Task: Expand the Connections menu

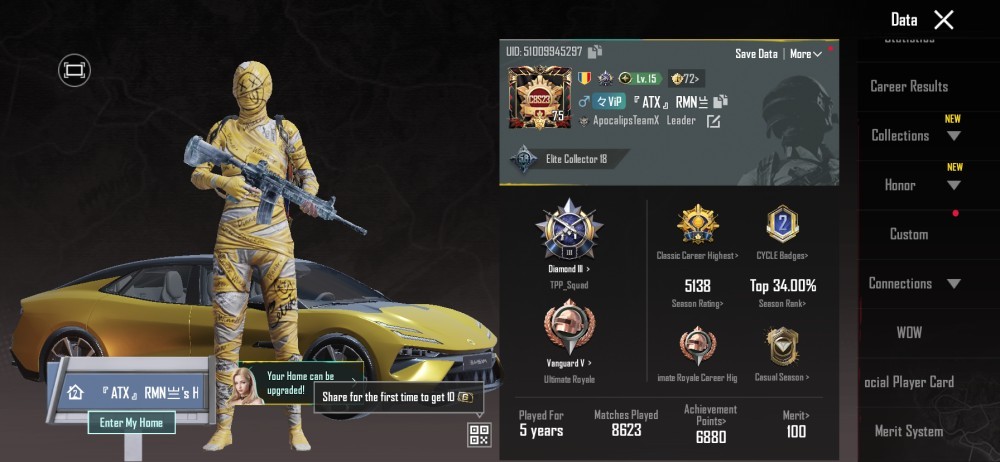Action: [913, 283]
